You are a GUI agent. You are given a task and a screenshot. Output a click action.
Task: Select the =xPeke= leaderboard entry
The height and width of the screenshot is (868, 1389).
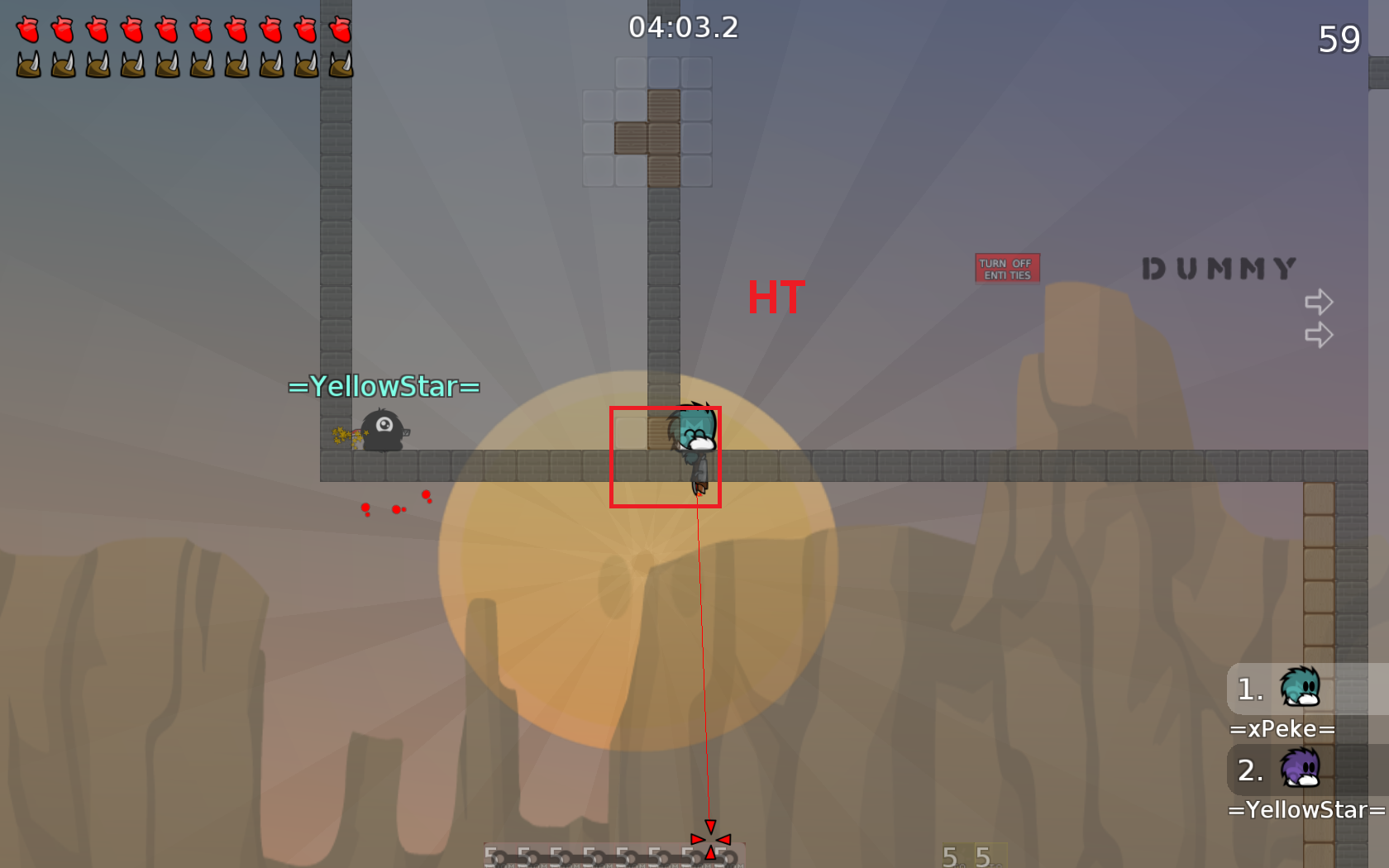1284,728
